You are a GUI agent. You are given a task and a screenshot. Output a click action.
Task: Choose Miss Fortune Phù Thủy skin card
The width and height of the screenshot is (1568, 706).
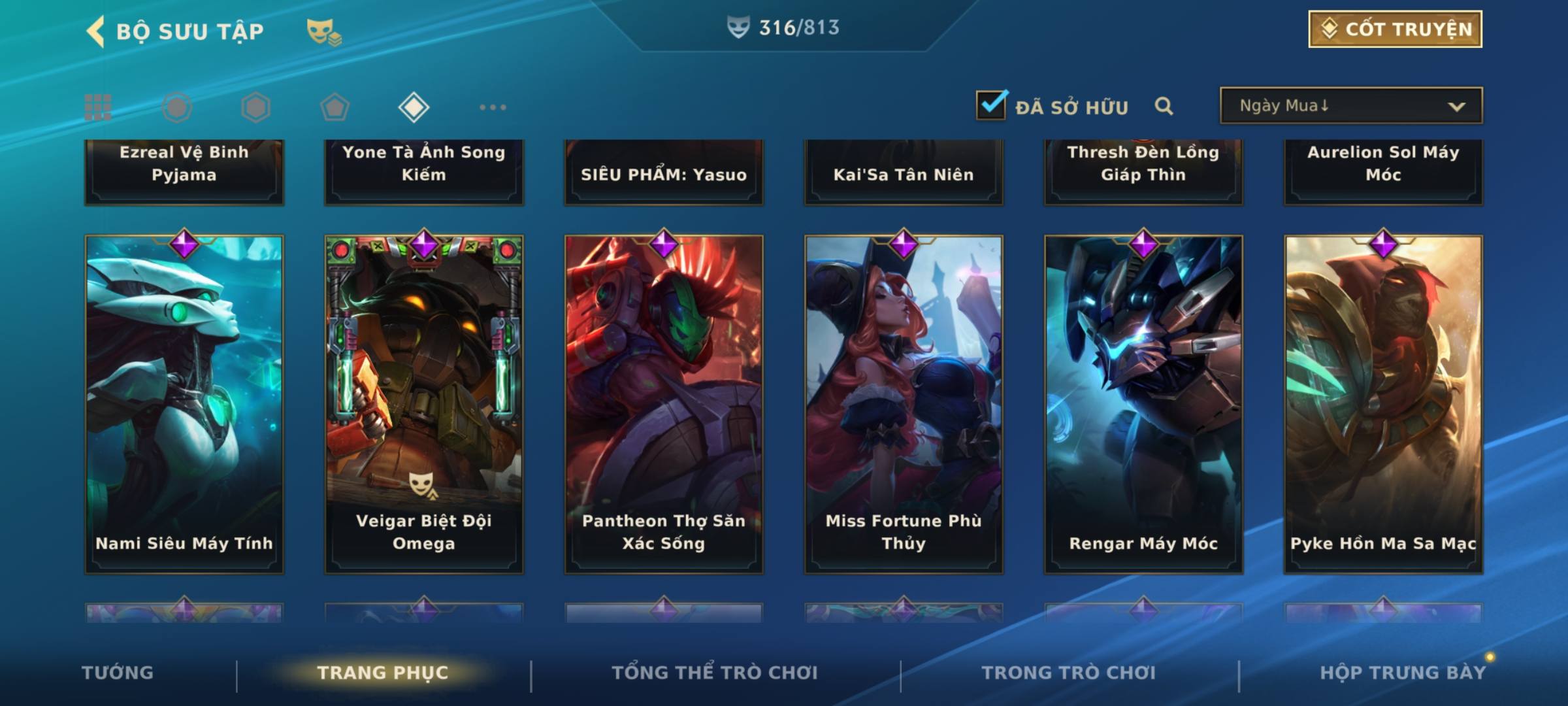point(904,404)
